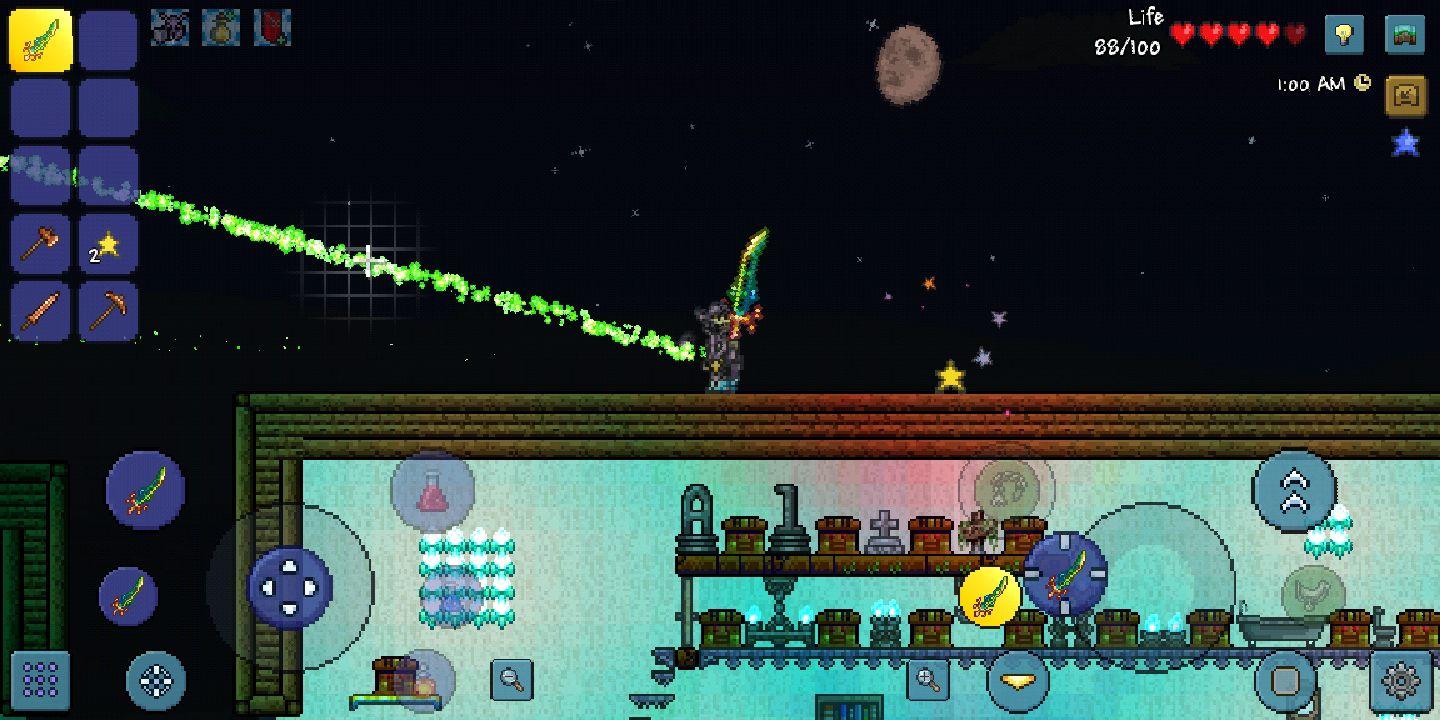The image size is (1440, 720).
Task: Use the red healing potion button
Action: click(x=431, y=492)
